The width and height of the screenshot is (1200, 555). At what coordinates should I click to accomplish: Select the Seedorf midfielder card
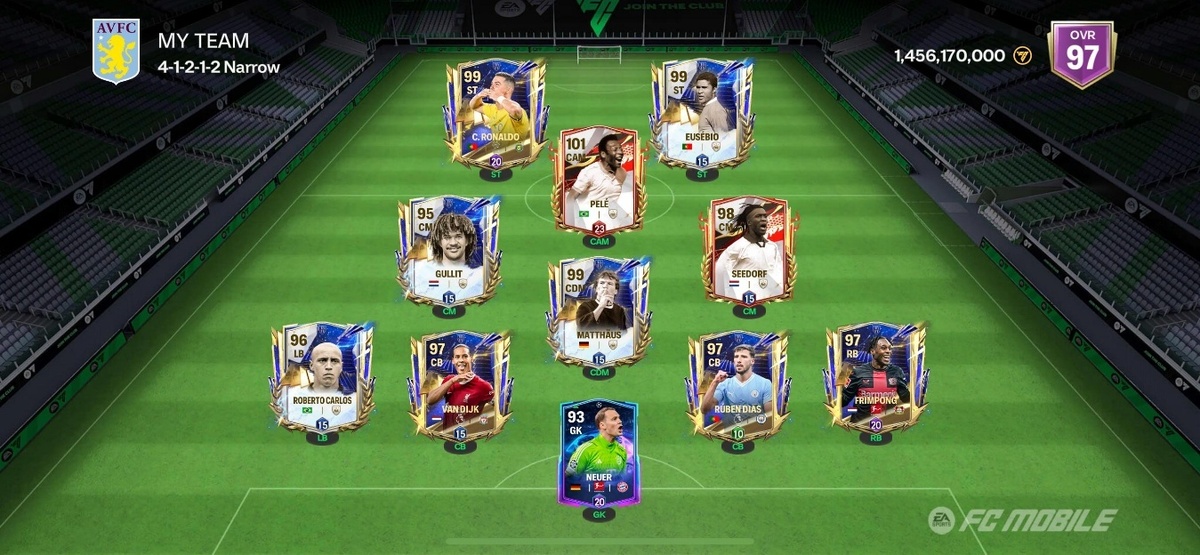(x=749, y=250)
